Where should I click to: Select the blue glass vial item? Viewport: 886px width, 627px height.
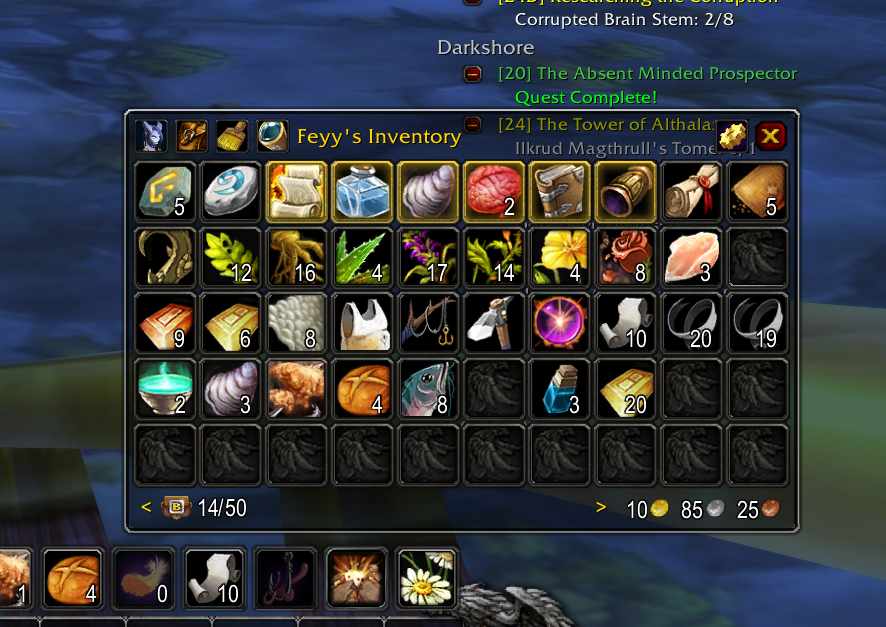[x=362, y=191]
